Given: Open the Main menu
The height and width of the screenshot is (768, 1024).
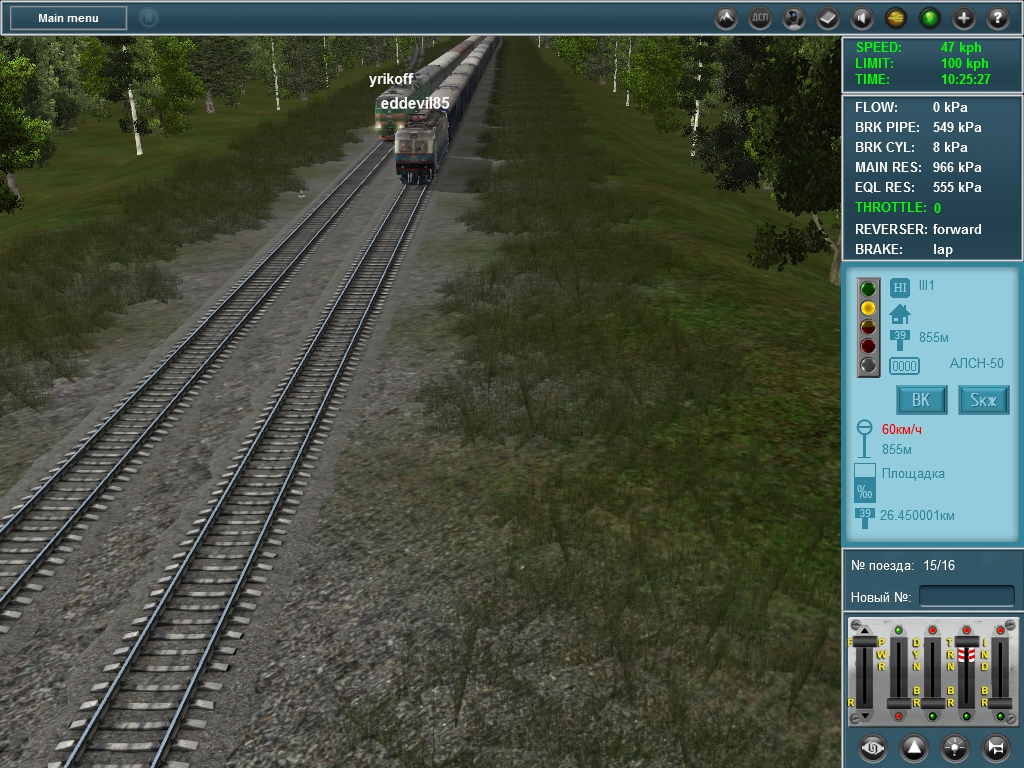Looking at the screenshot, I should click(68, 18).
